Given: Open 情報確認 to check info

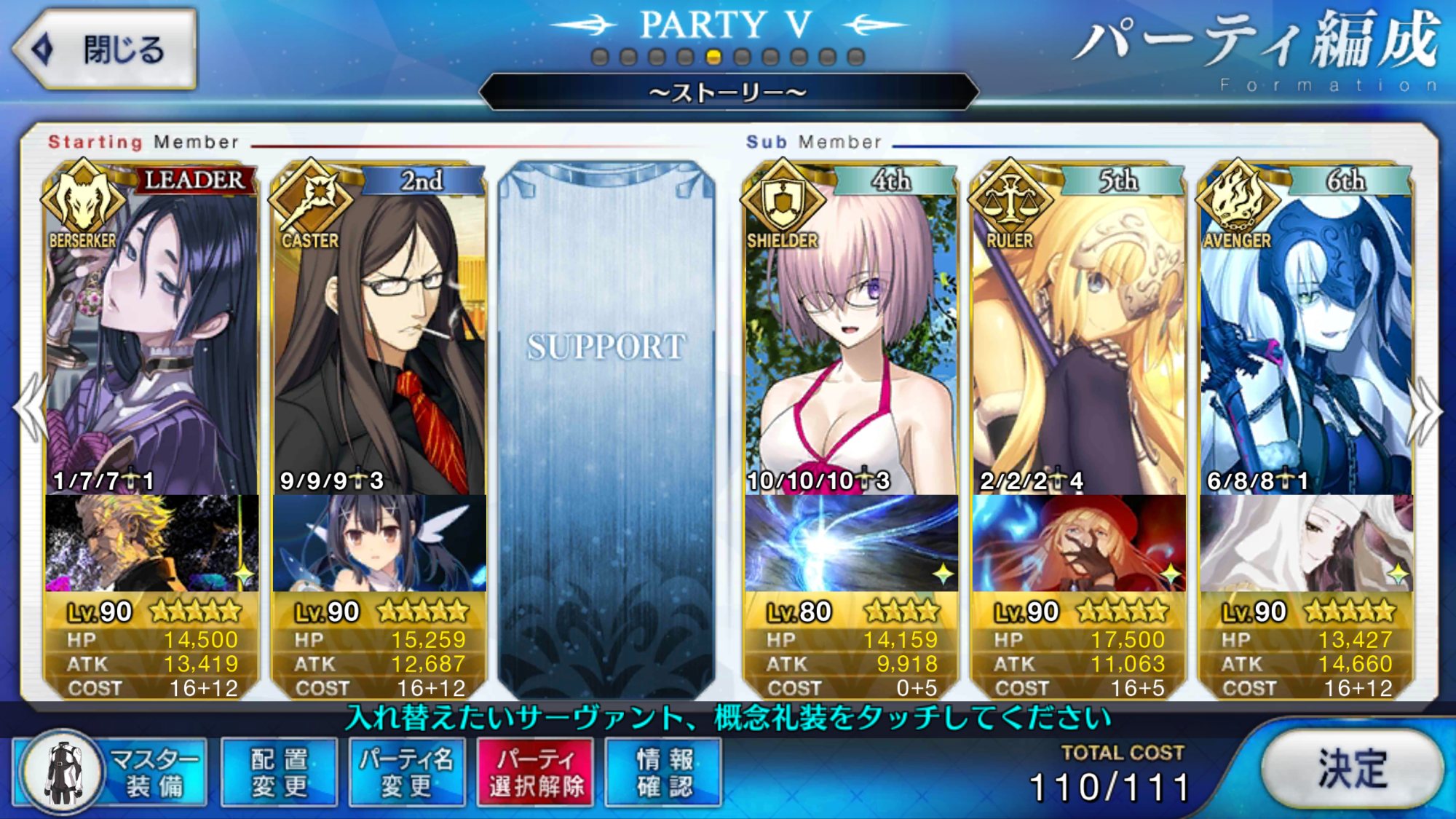Looking at the screenshot, I should point(664,772).
